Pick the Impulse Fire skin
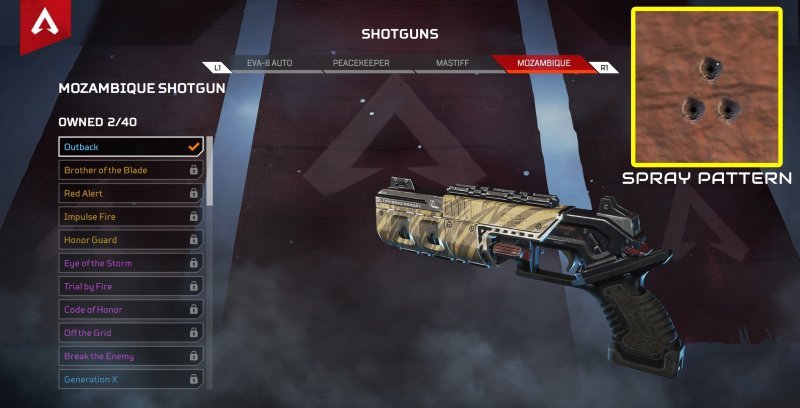Screen dimensions: 800x408 (130, 216)
